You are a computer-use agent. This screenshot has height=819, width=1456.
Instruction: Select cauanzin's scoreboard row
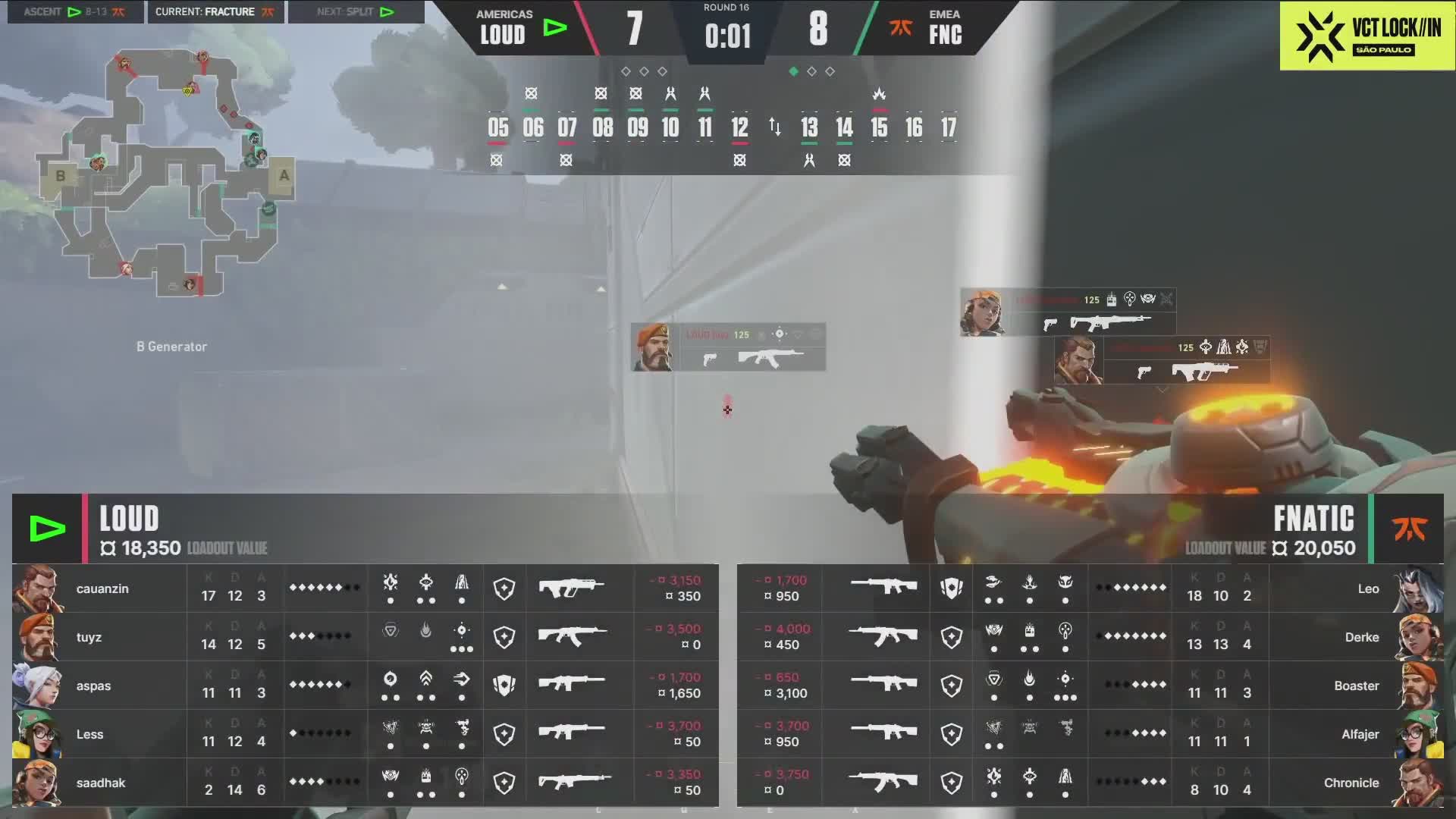click(365, 588)
